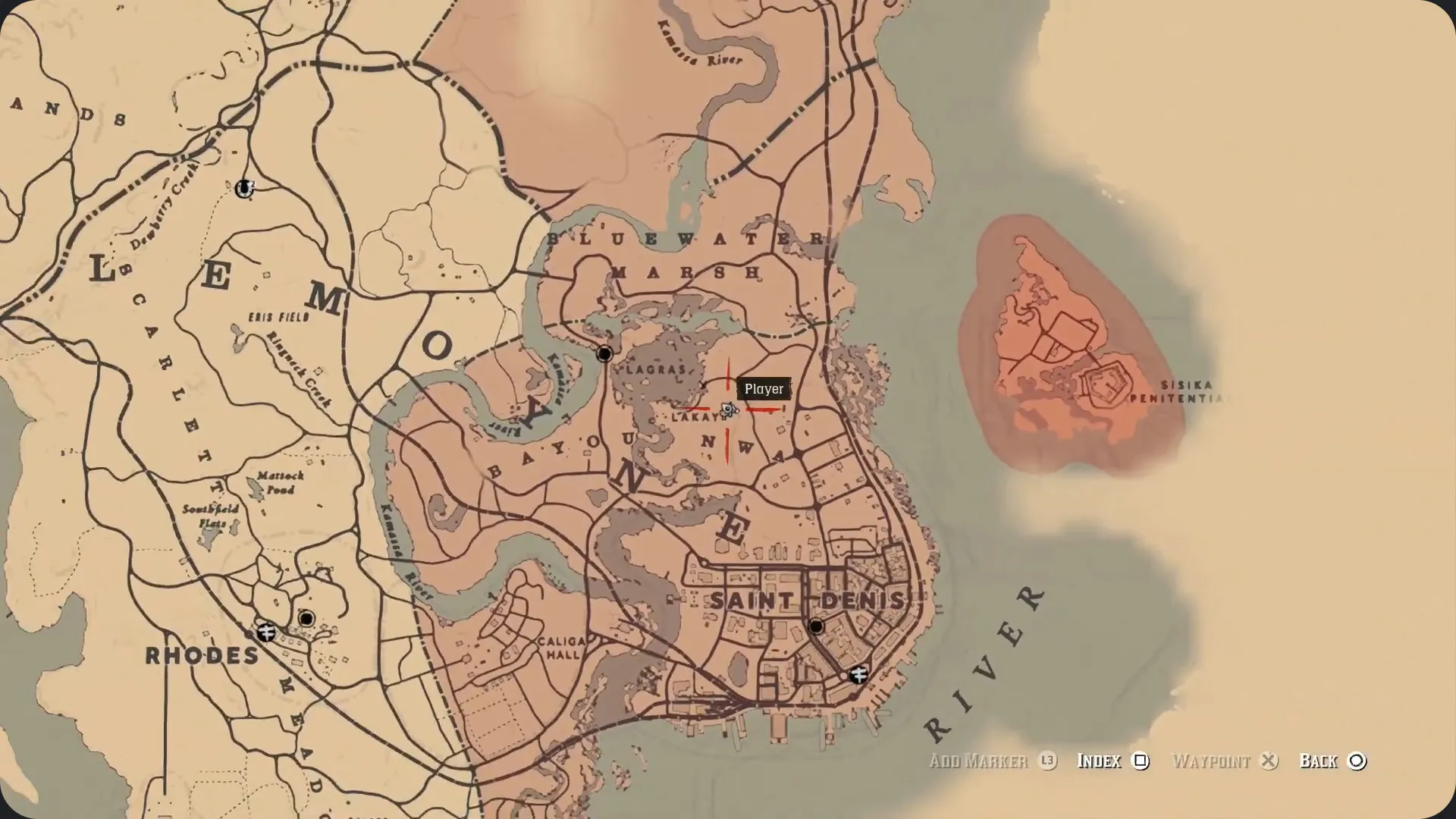The image size is (1456, 819).
Task: Click Mattock Pond on the map
Action: click(x=279, y=480)
